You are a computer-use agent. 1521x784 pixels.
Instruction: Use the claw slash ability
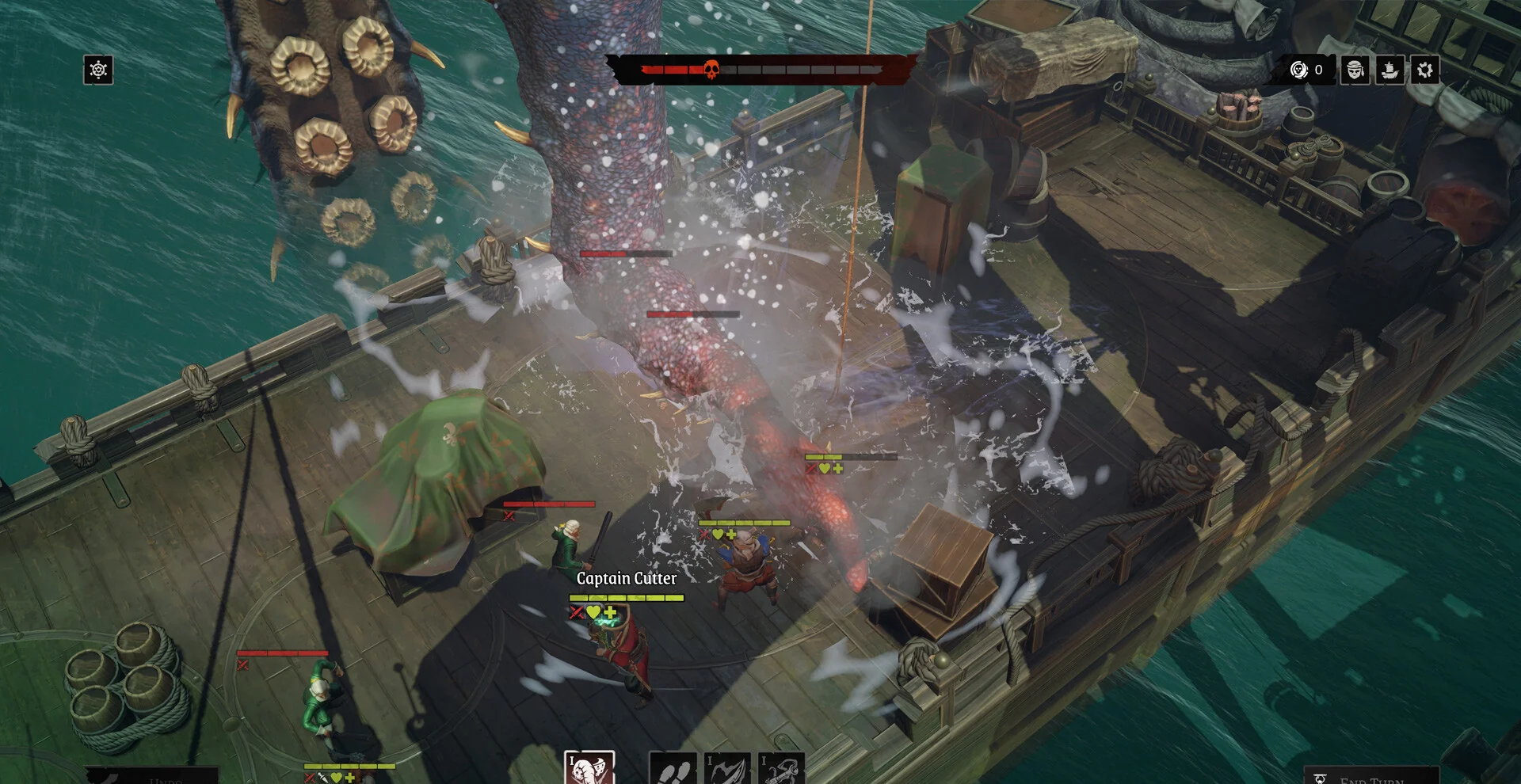point(727,770)
